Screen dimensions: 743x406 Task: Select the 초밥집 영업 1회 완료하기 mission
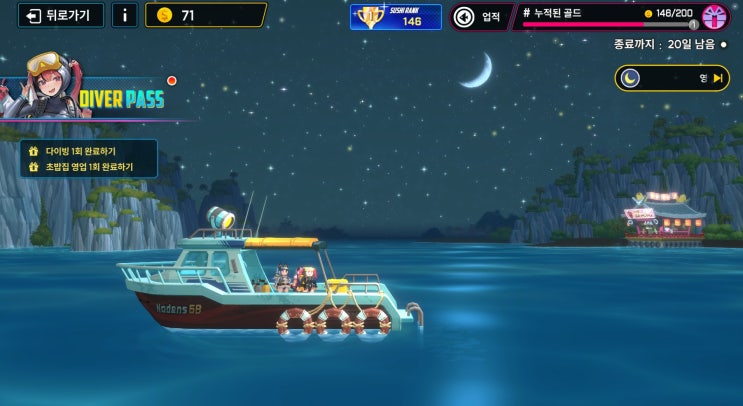[88, 167]
